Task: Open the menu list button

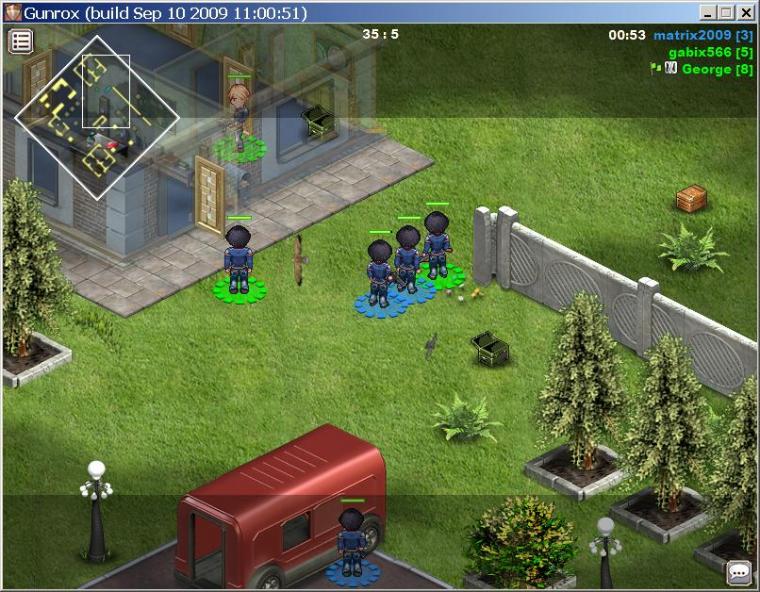Action: pos(21,41)
